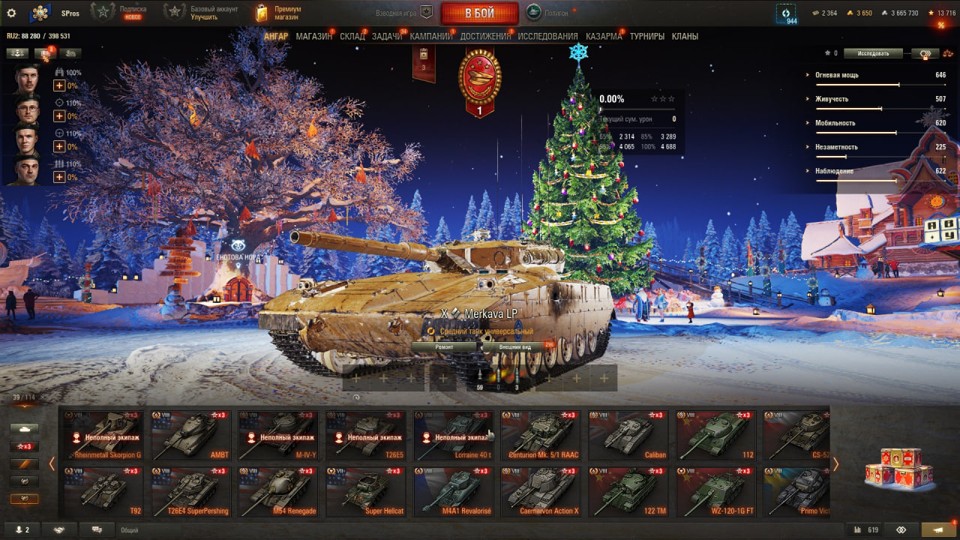Image resolution: width=960 pixels, height=540 pixels.
Task: Select the Caliban tank in the carousel
Action: point(627,435)
